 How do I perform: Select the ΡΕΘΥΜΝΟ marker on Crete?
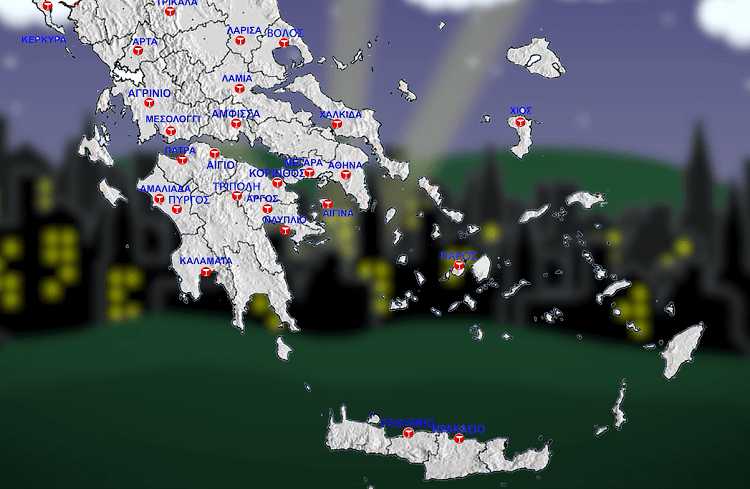pos(408,432)
